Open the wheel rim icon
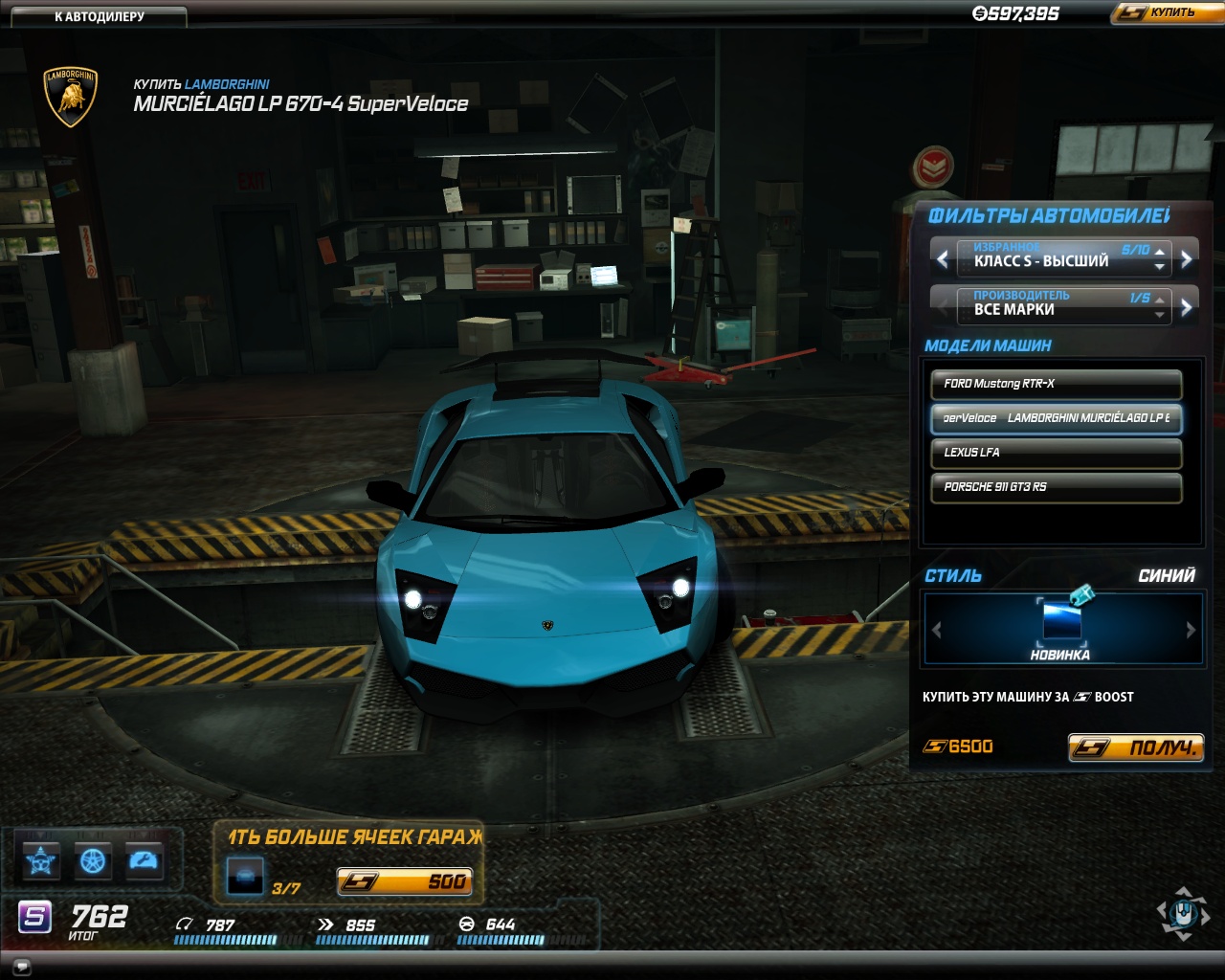Screen dimensions: 1225x980 pos(93,862)
